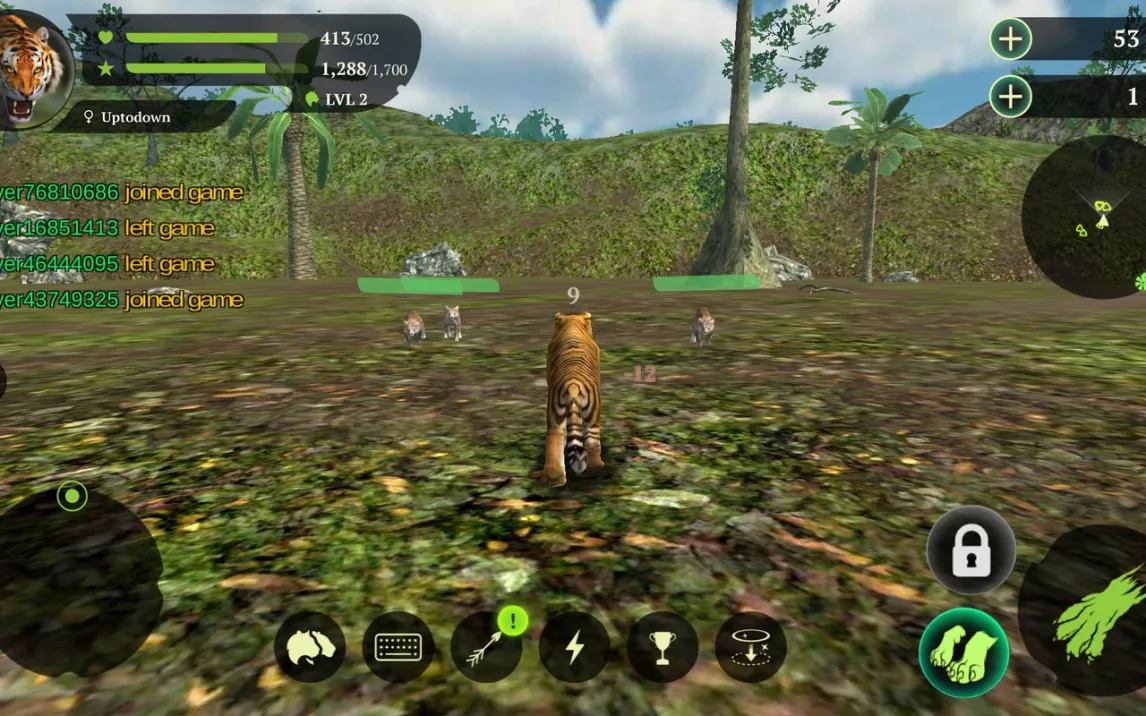Screen dimensions: 1146x716
Task: Add currency with plus next to 1
Action: (1011, 97)
